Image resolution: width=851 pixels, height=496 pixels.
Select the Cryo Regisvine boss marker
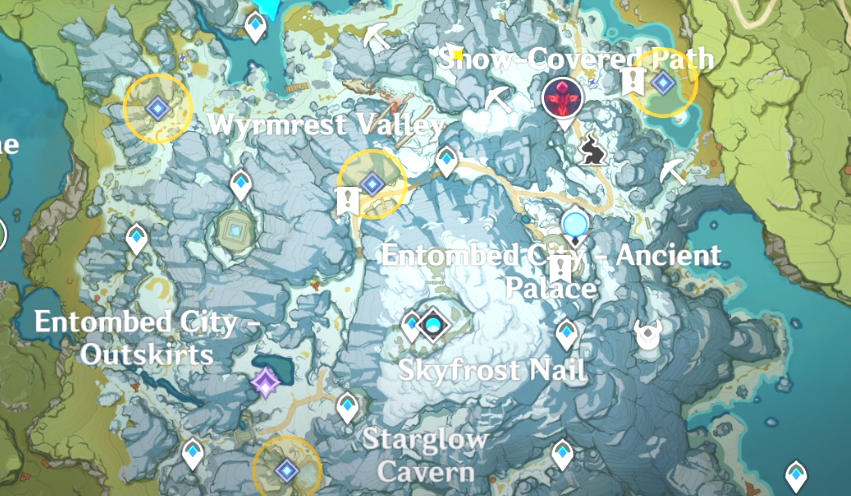565,99
